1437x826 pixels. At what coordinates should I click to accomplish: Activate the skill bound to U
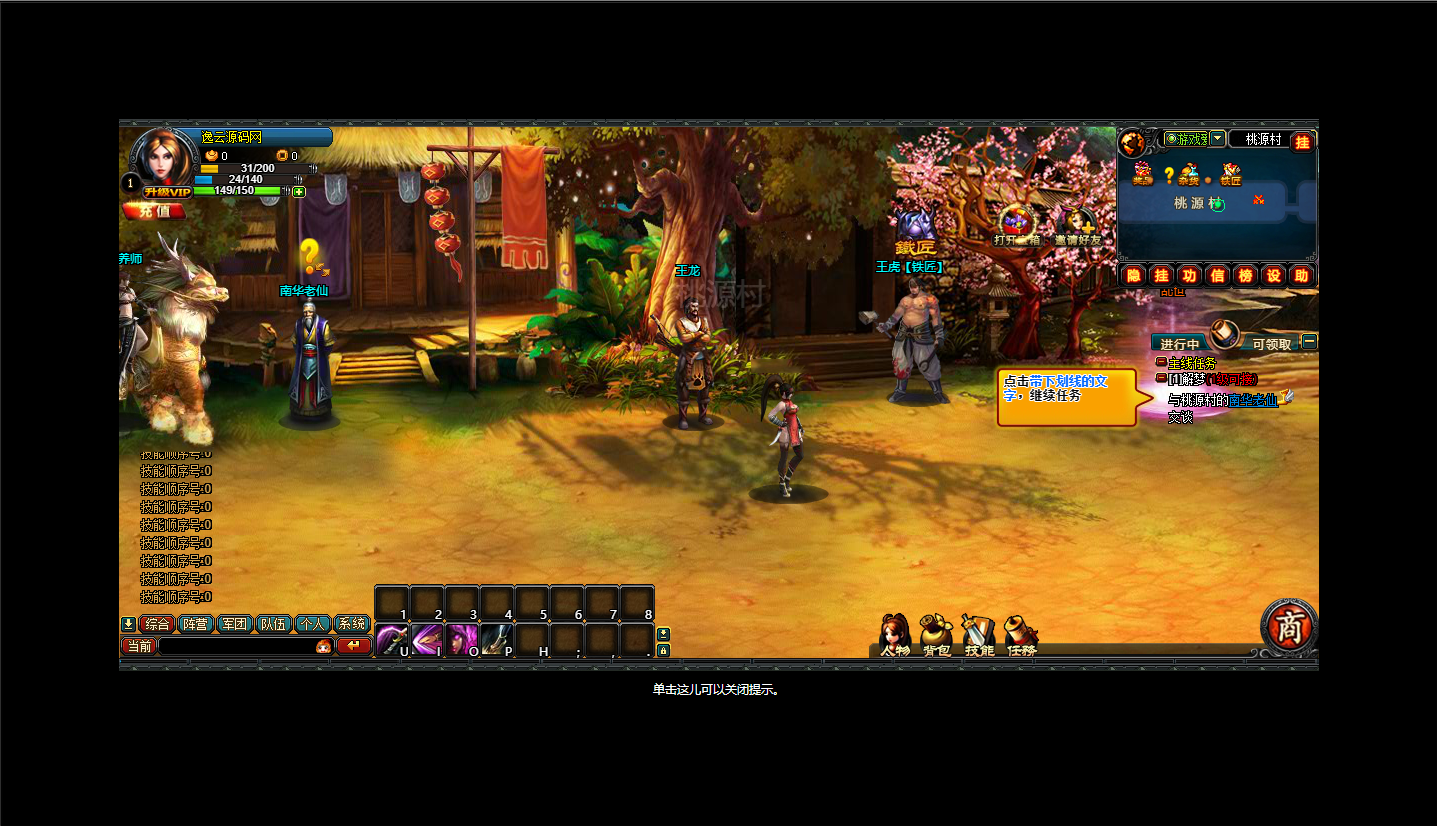(391, 639)
